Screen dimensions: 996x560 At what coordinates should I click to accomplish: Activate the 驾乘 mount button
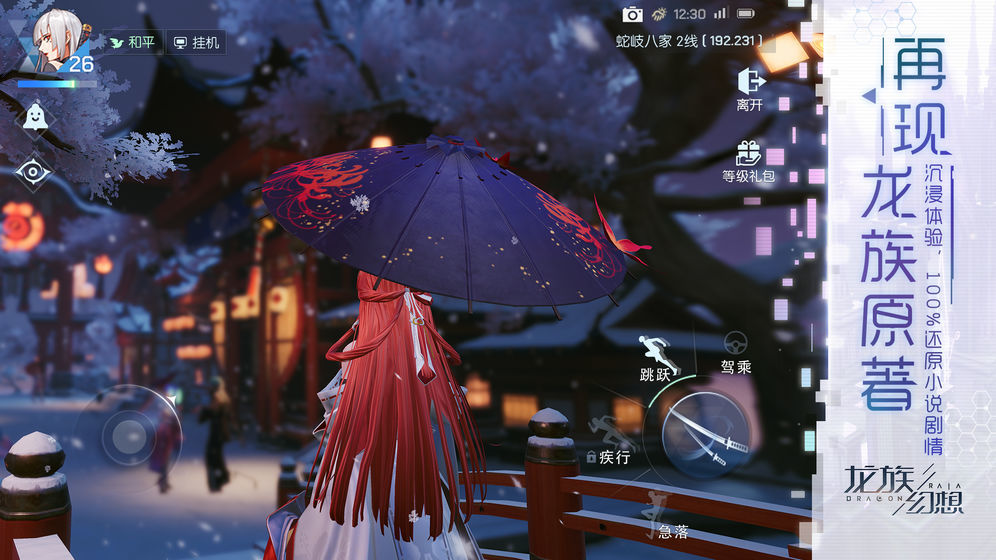[735, 353]
